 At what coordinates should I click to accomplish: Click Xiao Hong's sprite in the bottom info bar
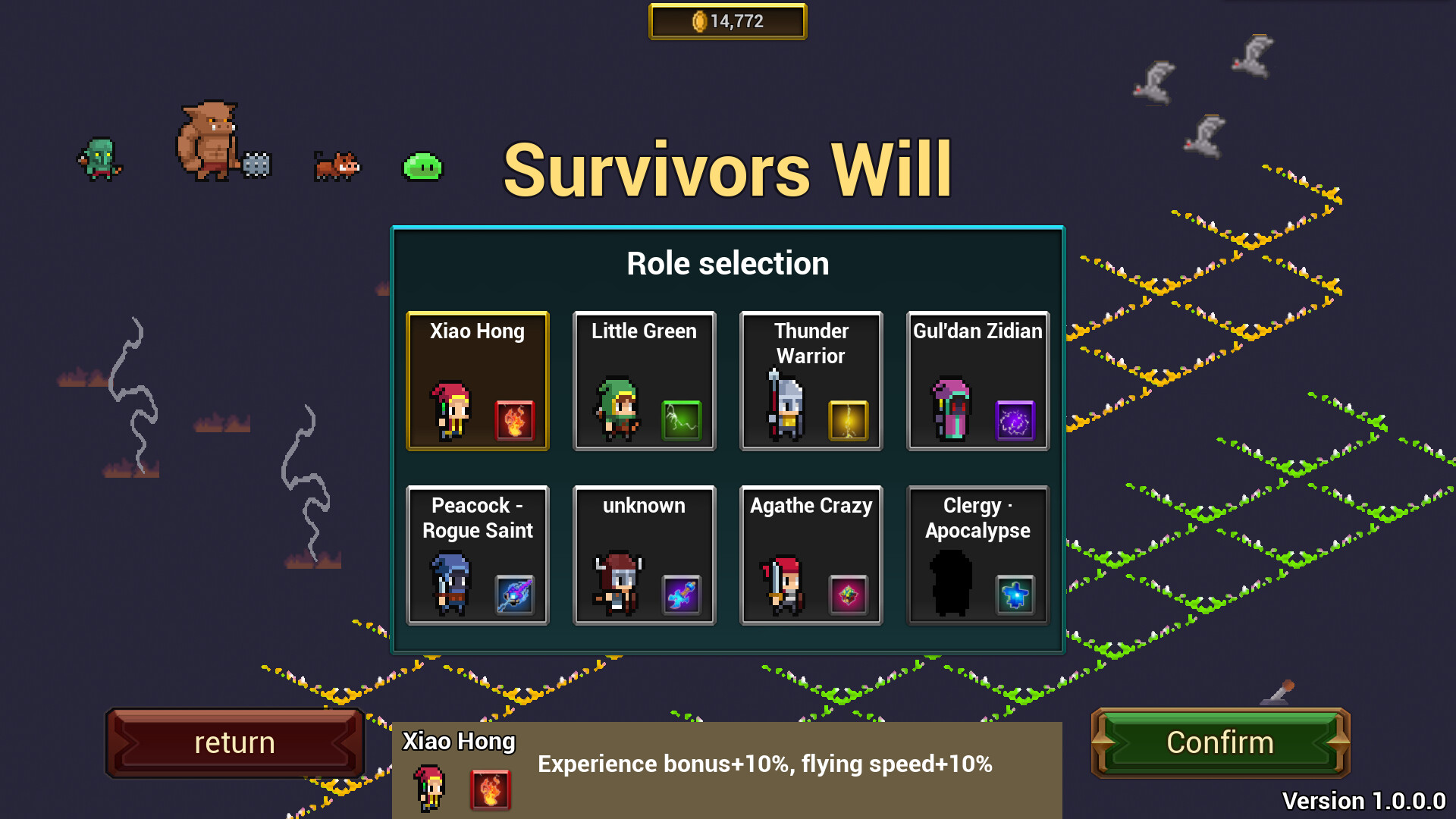point(430,789)
